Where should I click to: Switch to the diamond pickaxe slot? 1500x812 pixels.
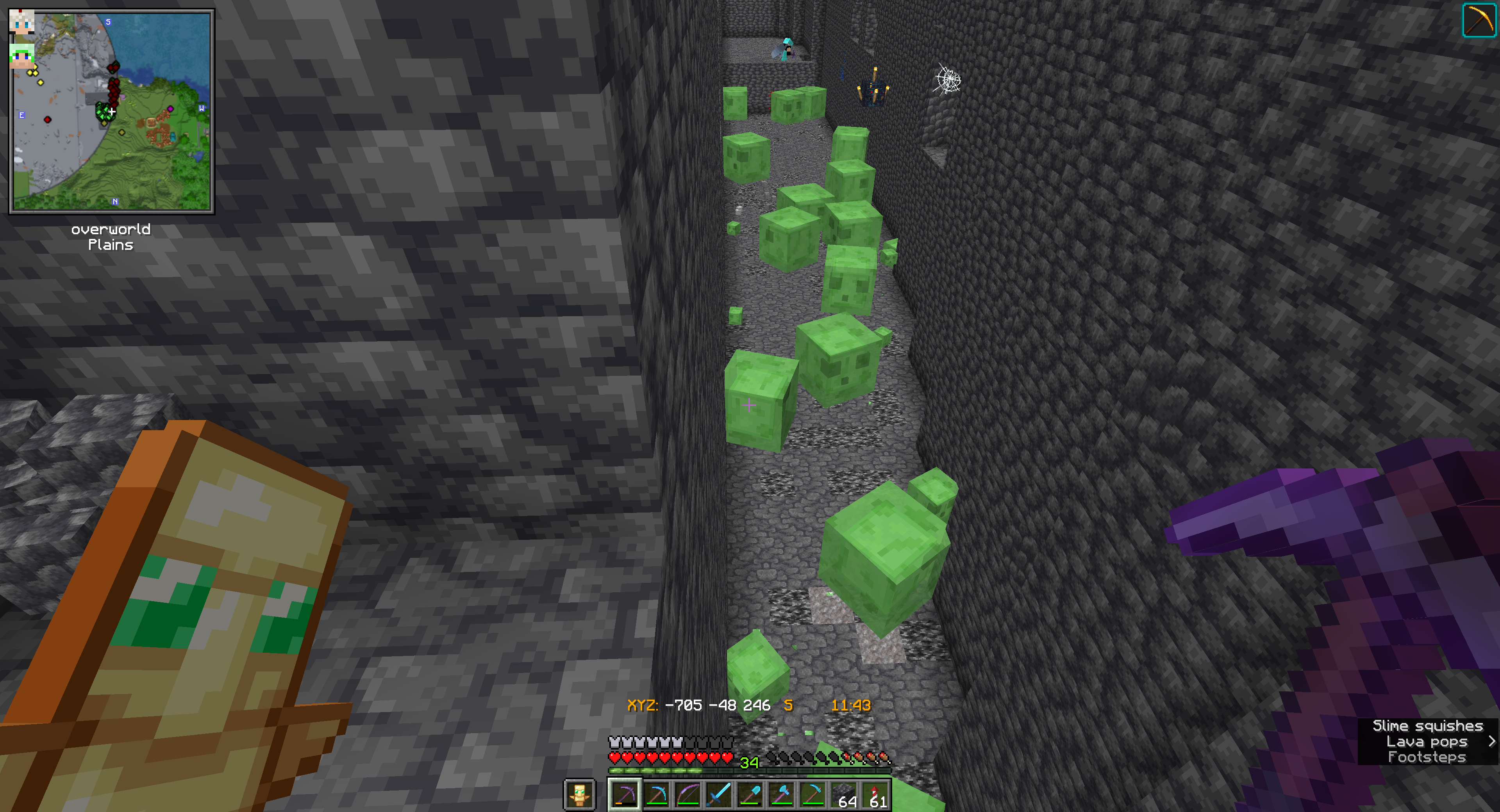[x=656, y=794]
